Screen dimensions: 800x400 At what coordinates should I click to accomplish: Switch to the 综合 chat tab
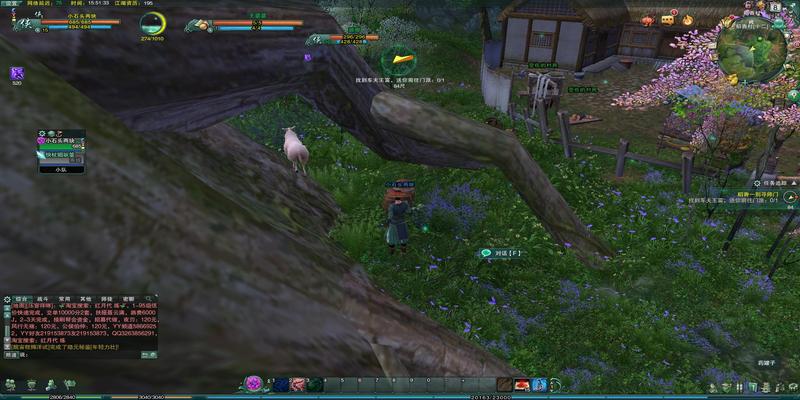coord(19,299)
